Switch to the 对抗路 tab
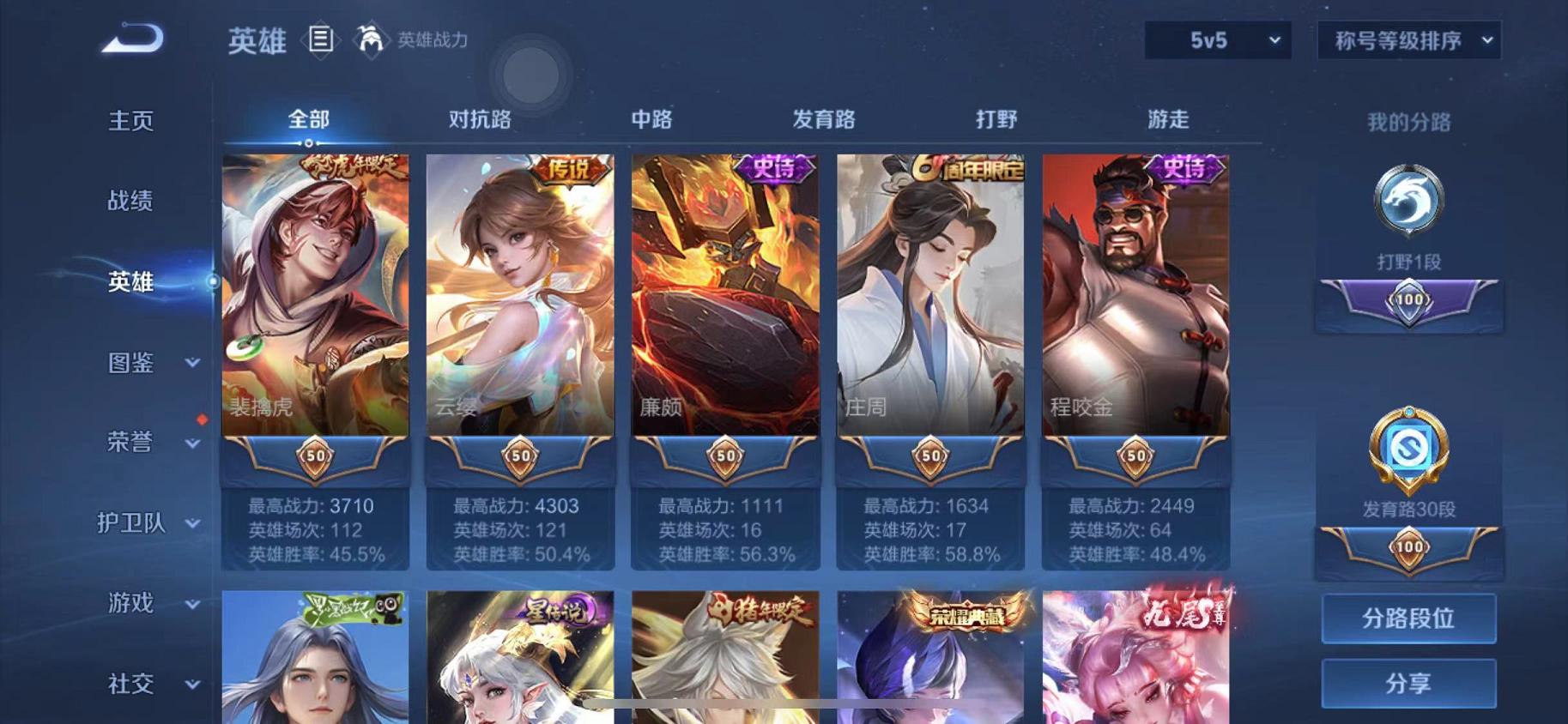Screen dimensions: 1568x724 click(481, 120)
